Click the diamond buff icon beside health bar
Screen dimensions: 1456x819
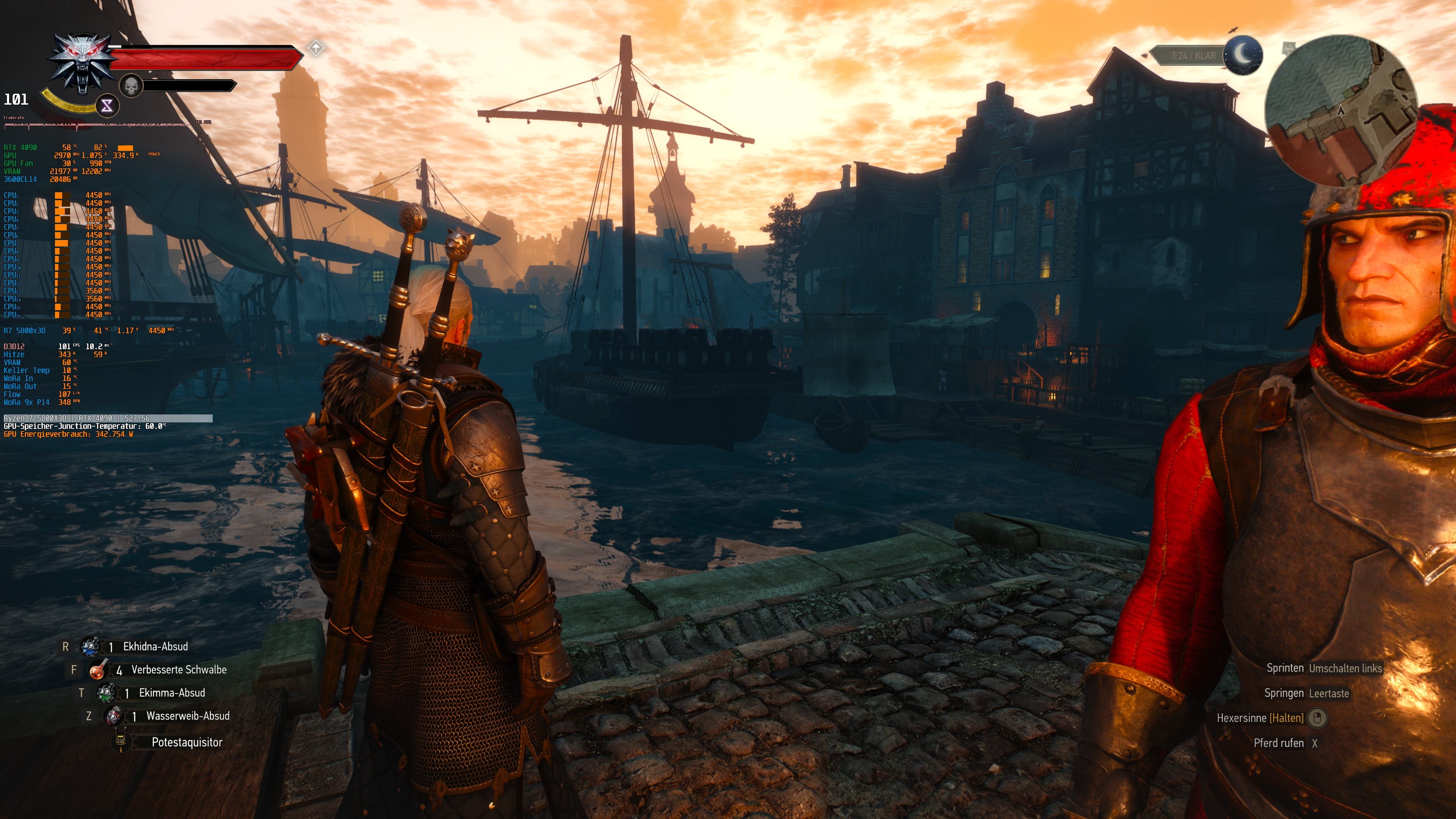[316, 48]
